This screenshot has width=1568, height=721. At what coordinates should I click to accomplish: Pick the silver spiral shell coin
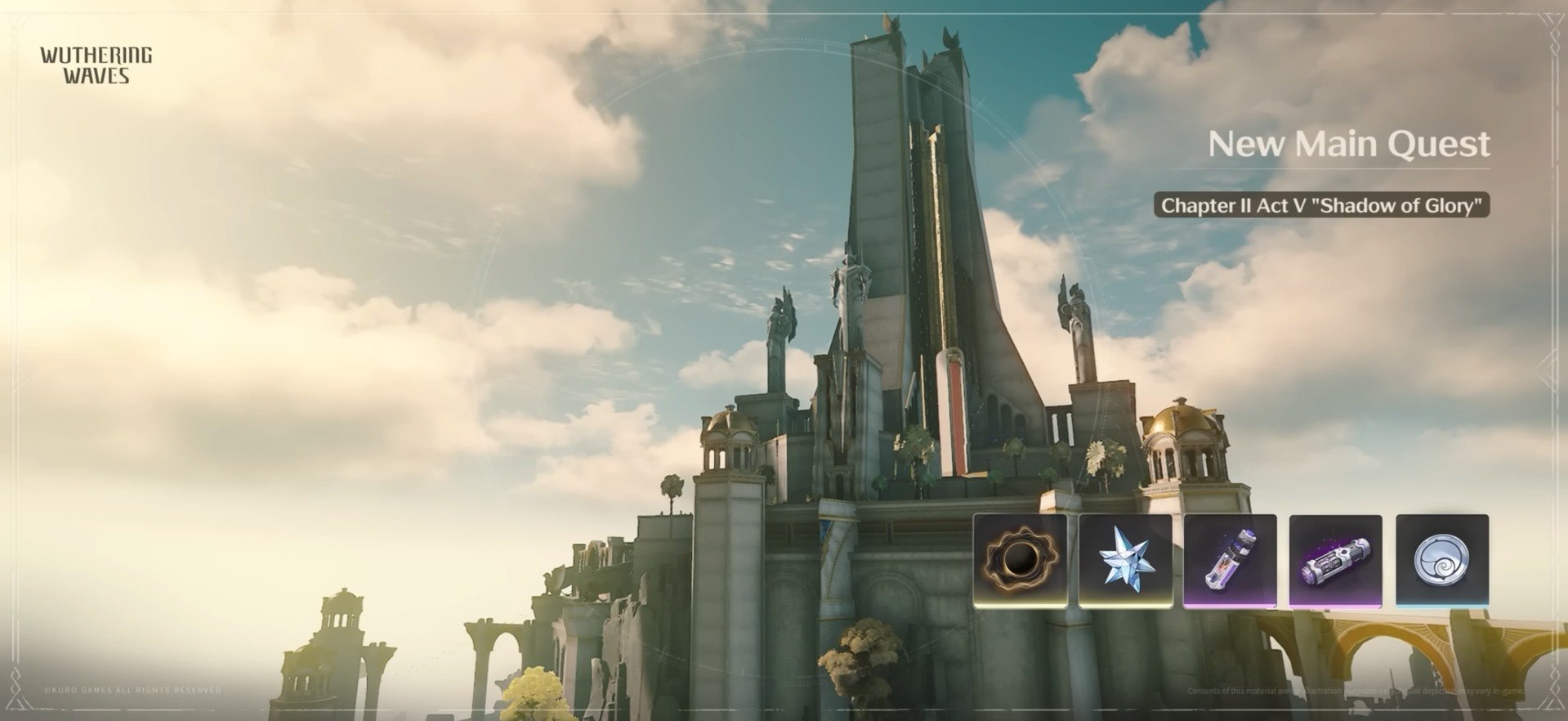click(1441, 560)
